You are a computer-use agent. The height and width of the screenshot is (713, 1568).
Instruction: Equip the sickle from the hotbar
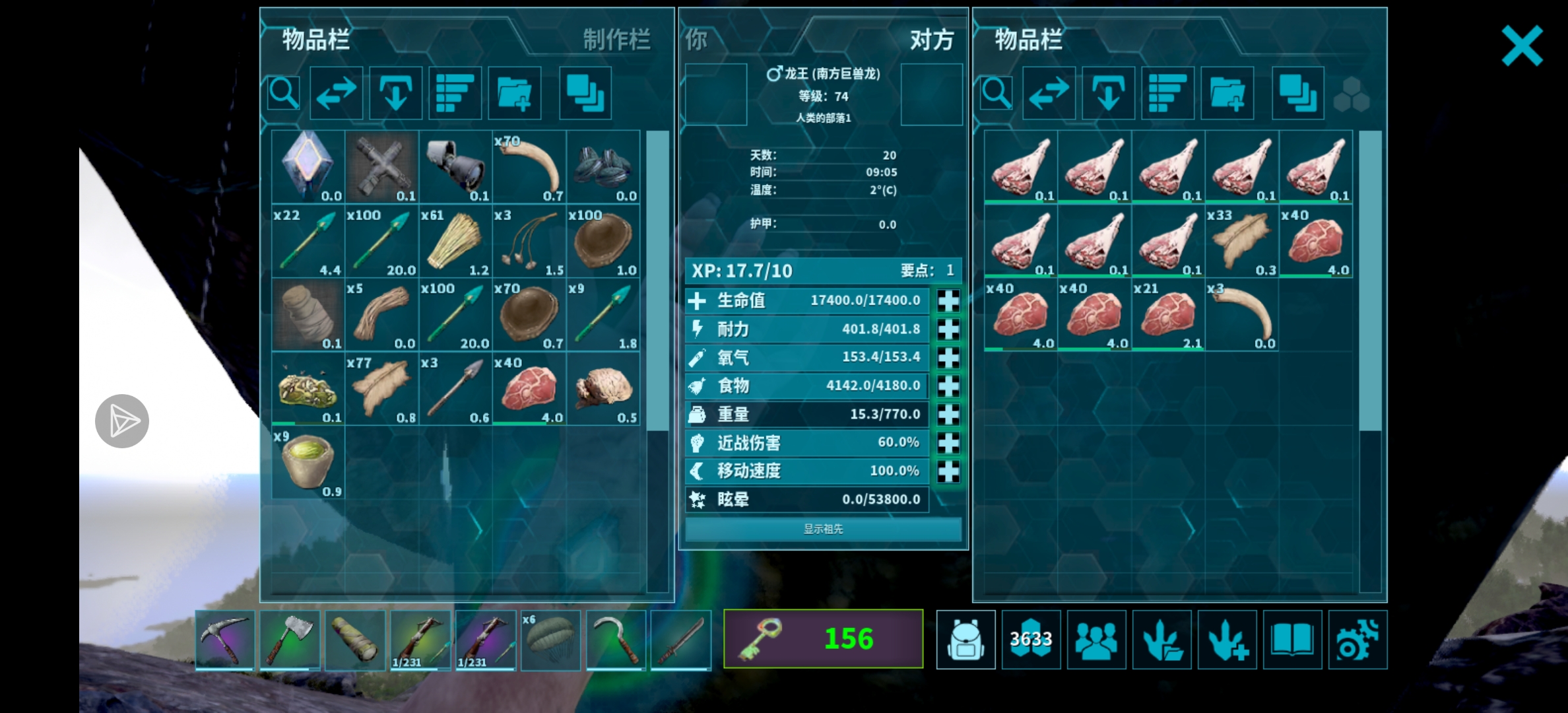pyautogui.click(x=616, y=640)
